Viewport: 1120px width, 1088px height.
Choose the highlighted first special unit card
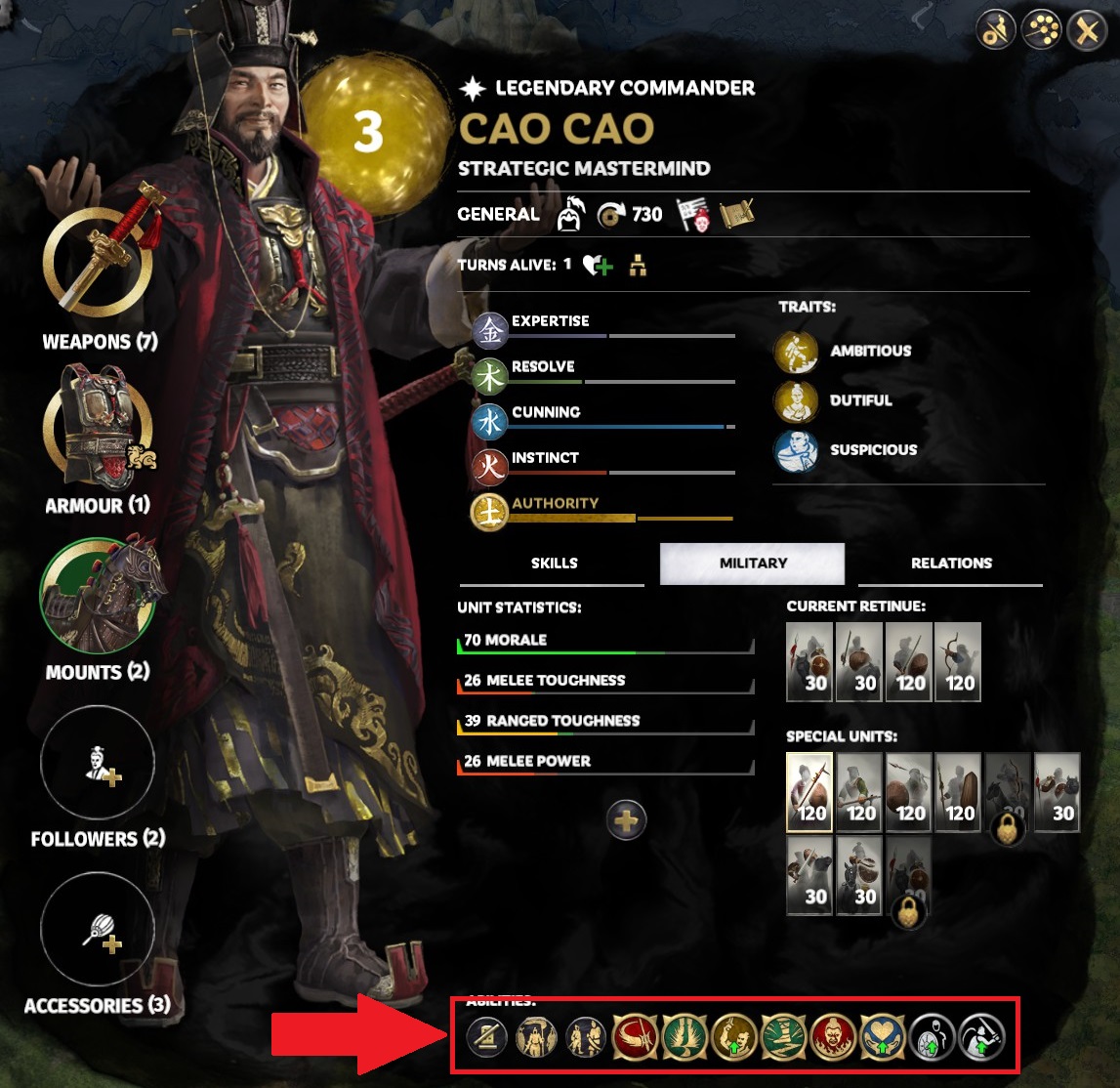click(x=809, y=792)
